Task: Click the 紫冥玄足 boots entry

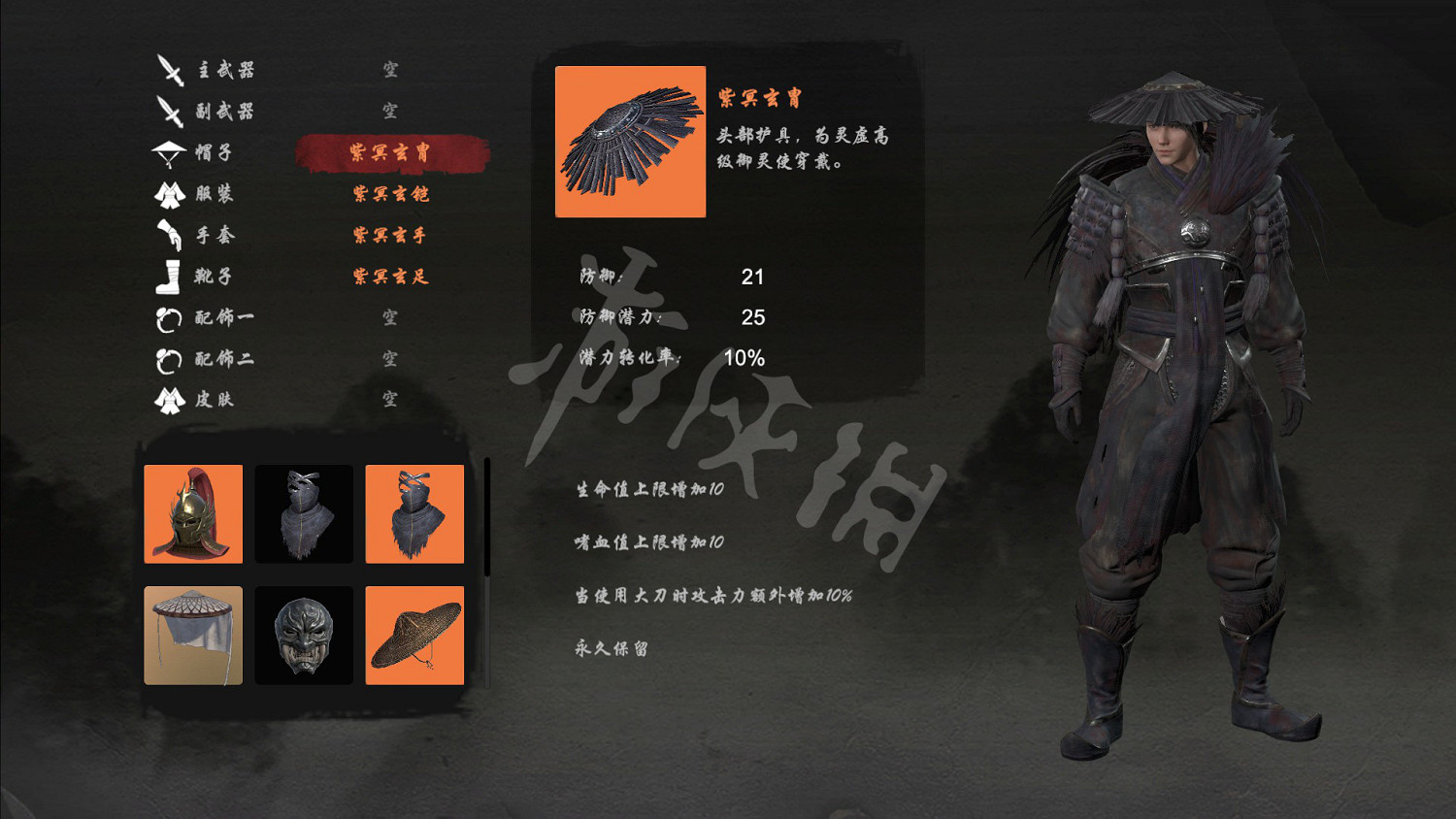Action: [x=388, y=276]
